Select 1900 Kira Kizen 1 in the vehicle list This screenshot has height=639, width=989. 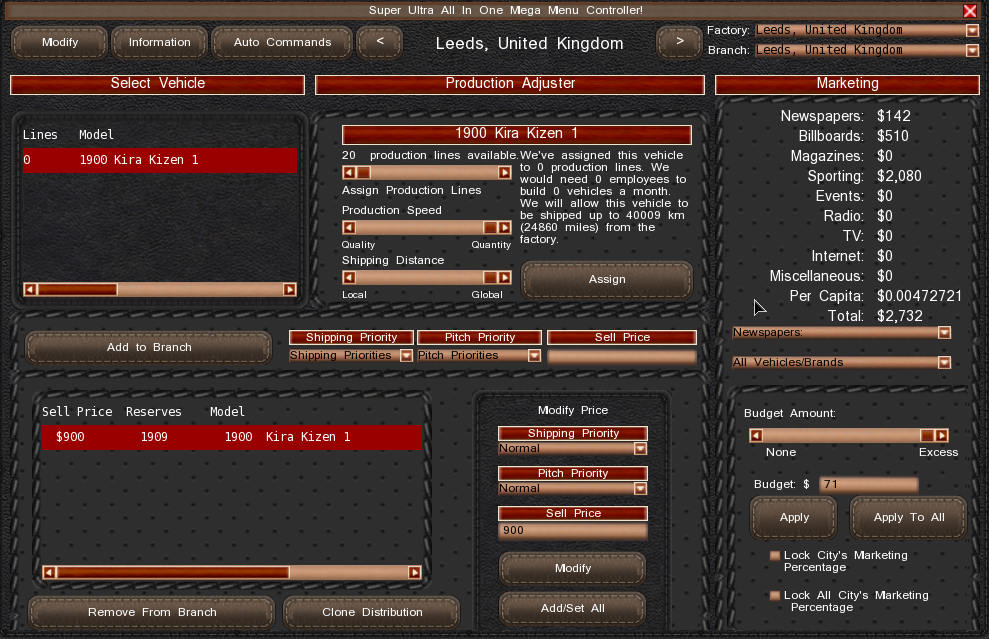(160, 160)
